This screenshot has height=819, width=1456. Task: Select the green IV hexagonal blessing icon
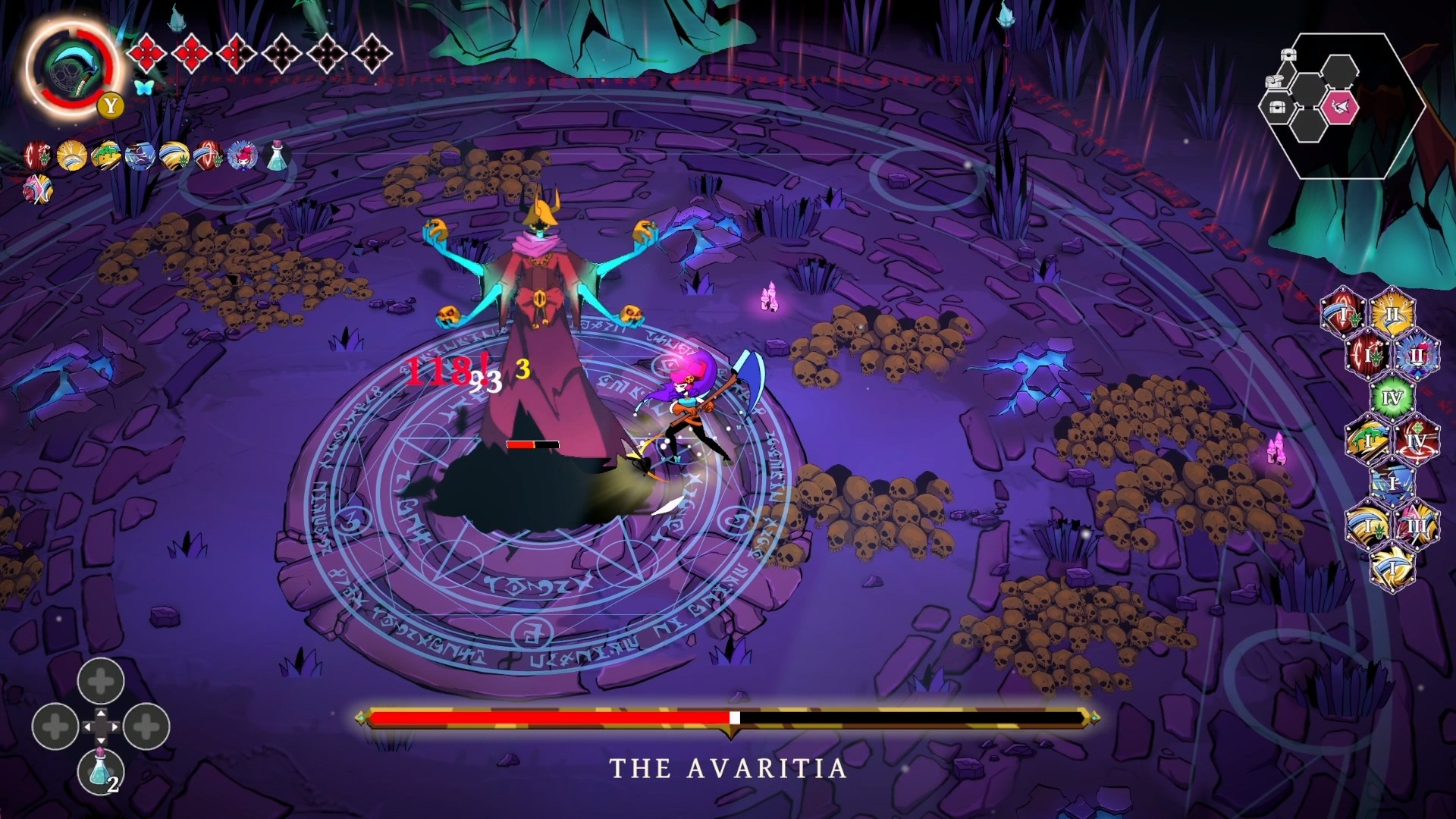(x=1392, y=397)
